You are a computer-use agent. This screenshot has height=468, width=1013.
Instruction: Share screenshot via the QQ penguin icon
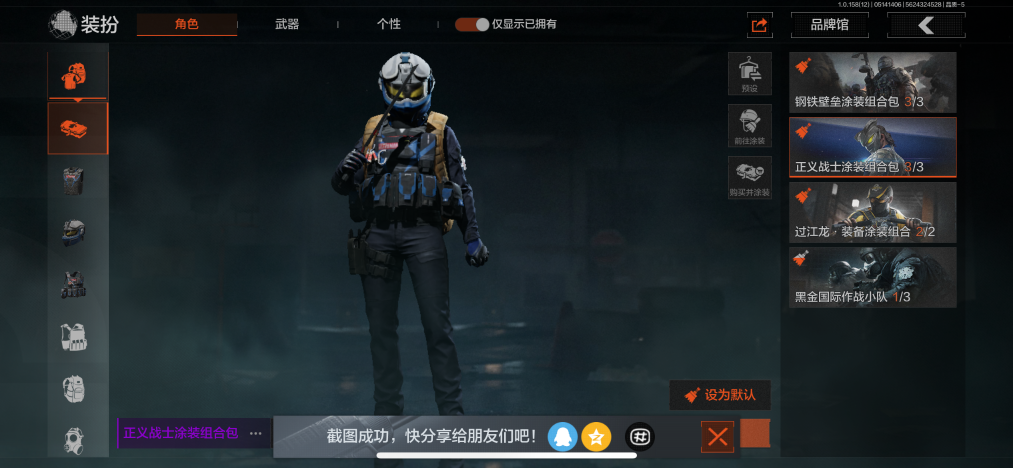tap(562, 436)
